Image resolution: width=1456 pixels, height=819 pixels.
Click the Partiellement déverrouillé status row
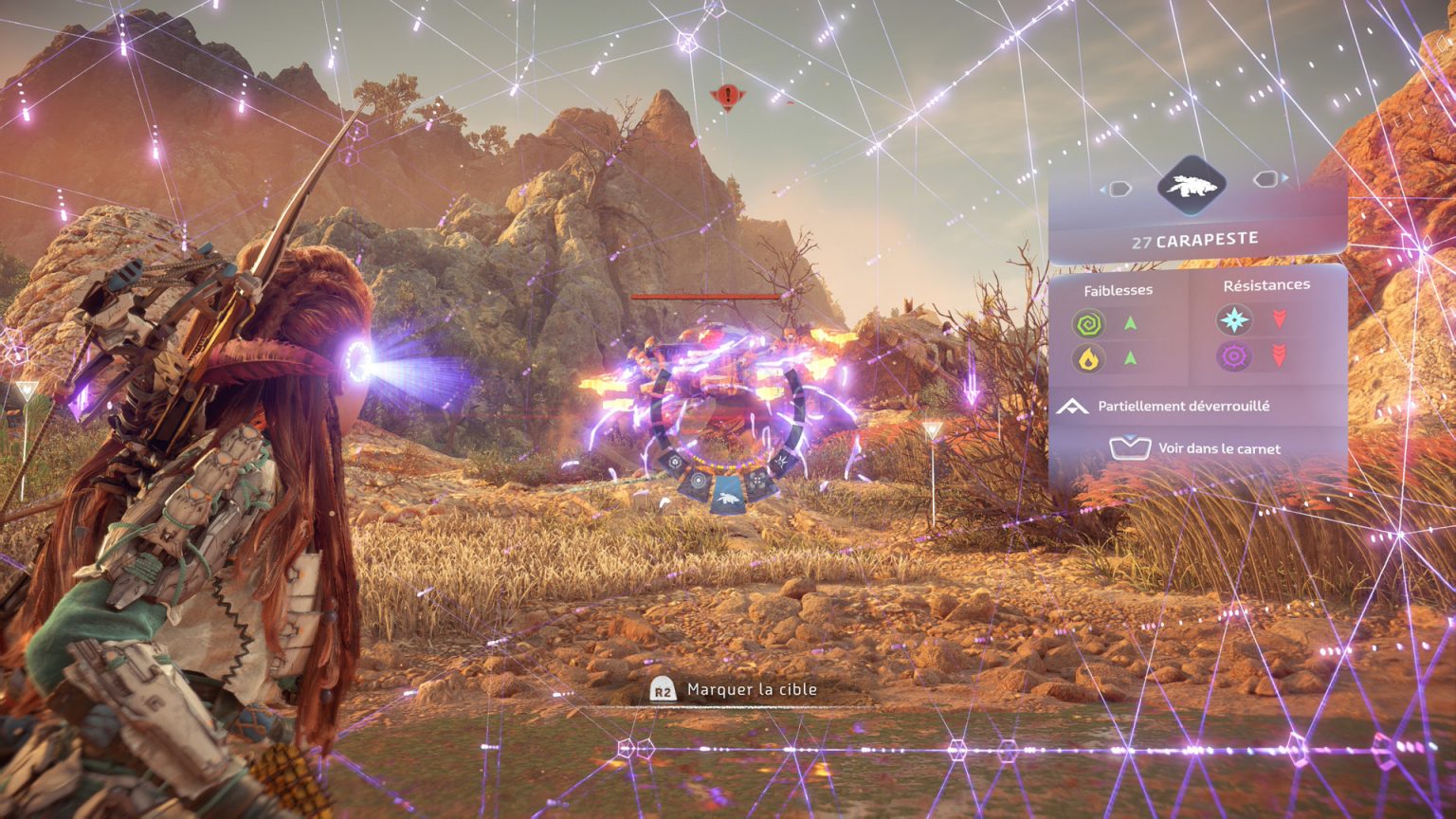[x=1183, y=406]
